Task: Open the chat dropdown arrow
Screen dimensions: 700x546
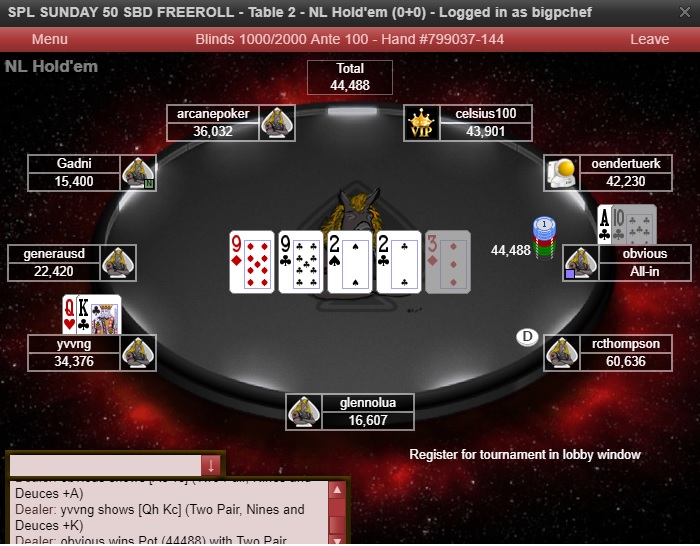Action: (x=211, y=465)
